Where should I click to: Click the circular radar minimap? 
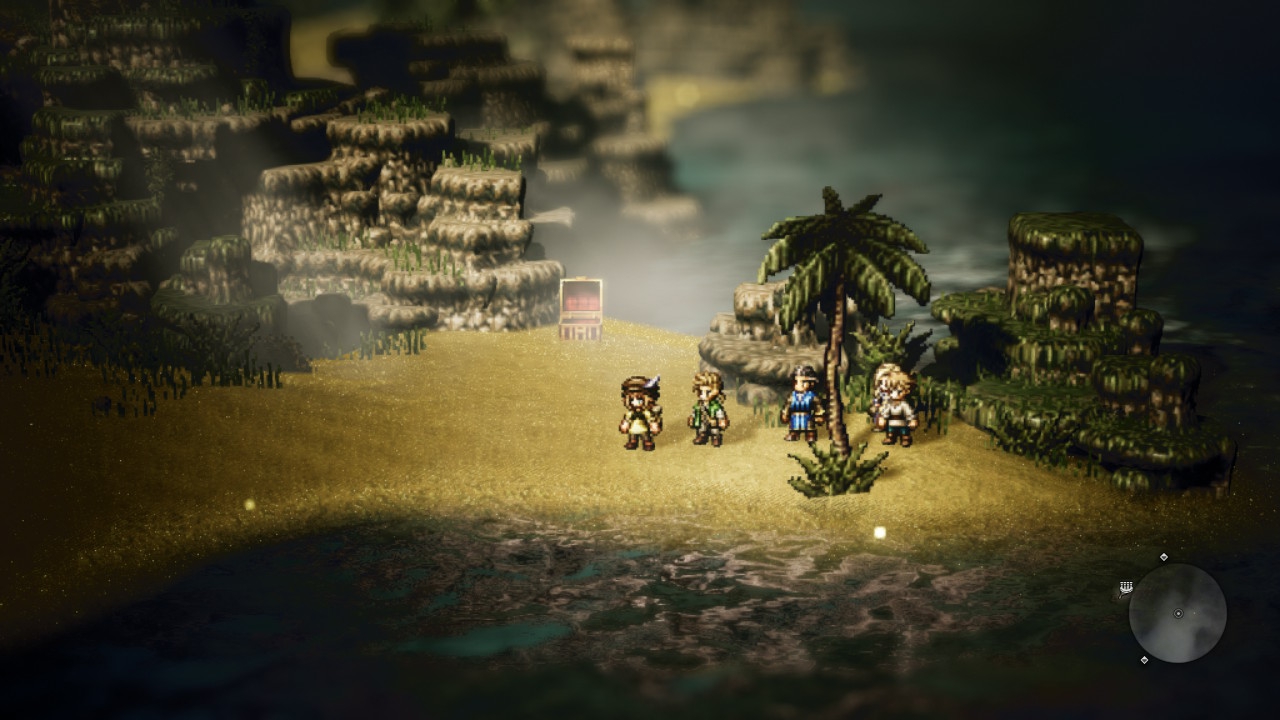click(1177, 613)
